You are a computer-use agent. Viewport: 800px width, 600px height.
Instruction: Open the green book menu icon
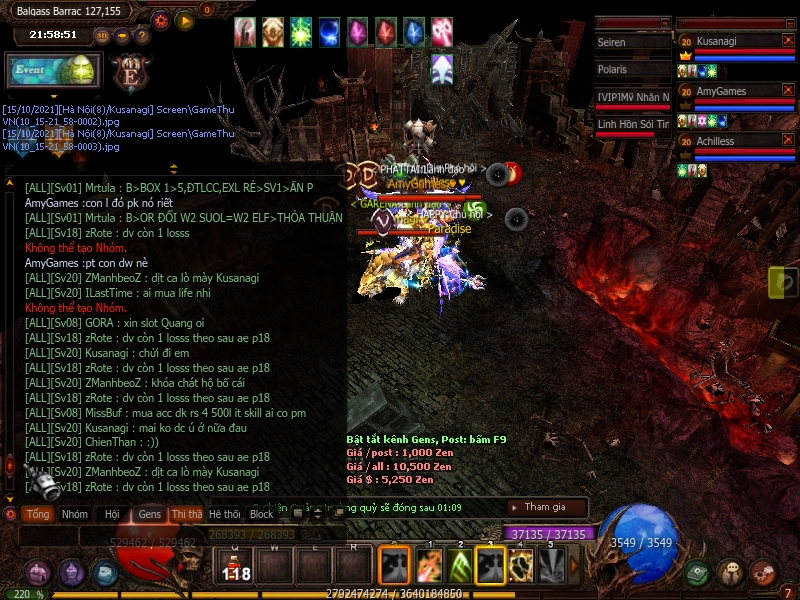coord(698,573)
